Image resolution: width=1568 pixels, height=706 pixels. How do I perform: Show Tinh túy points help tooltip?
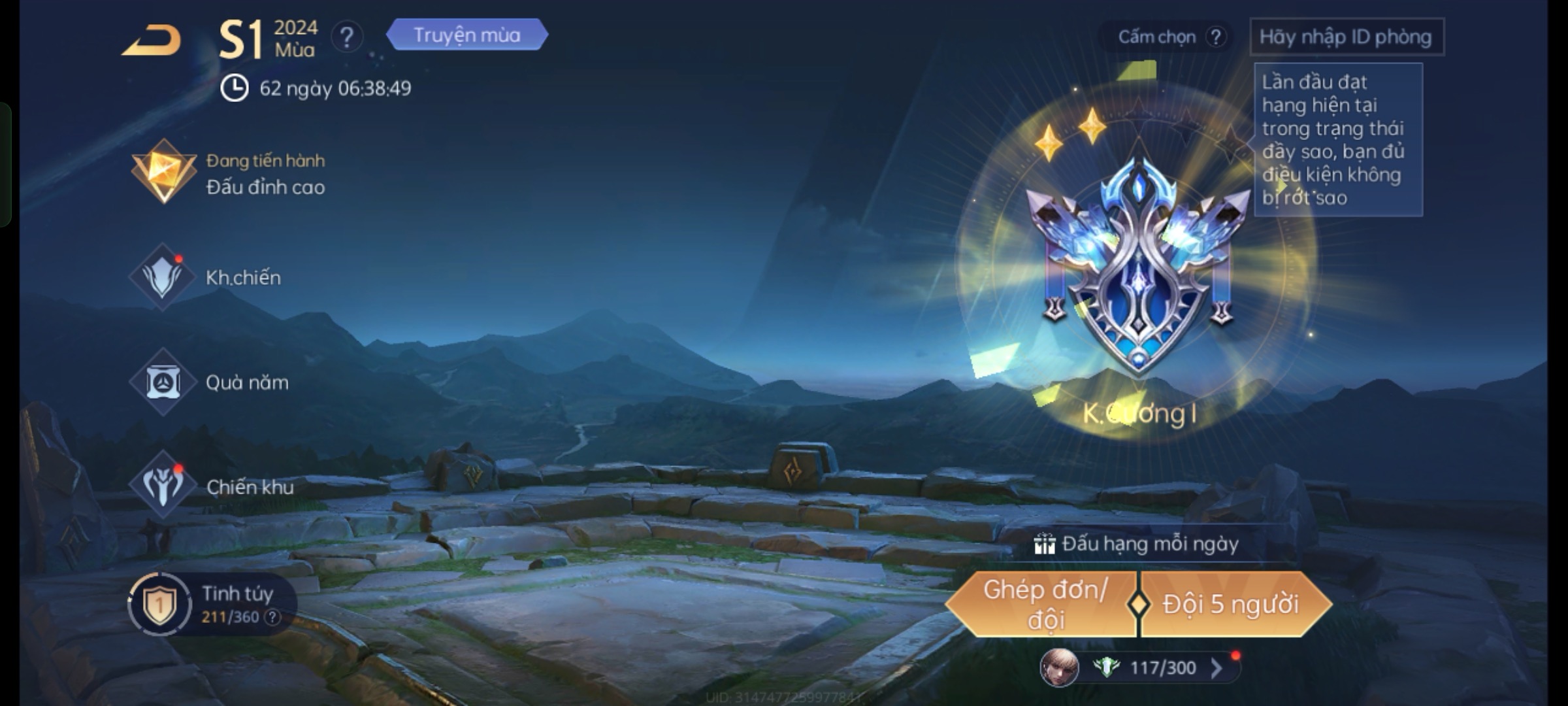(272, 617)
